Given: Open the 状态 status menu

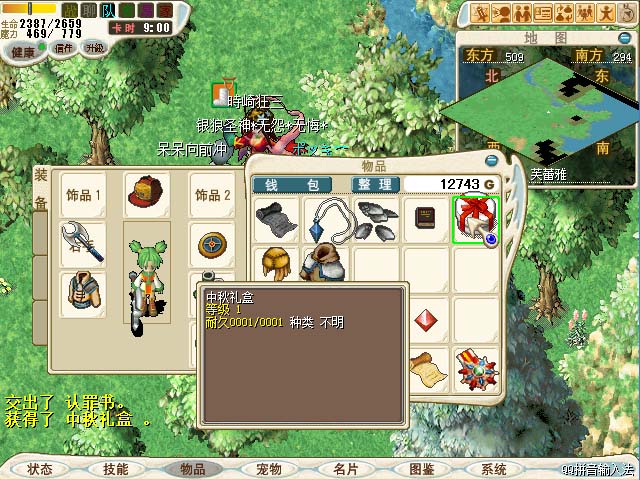Looking at the screenshot, I should 40,468.
